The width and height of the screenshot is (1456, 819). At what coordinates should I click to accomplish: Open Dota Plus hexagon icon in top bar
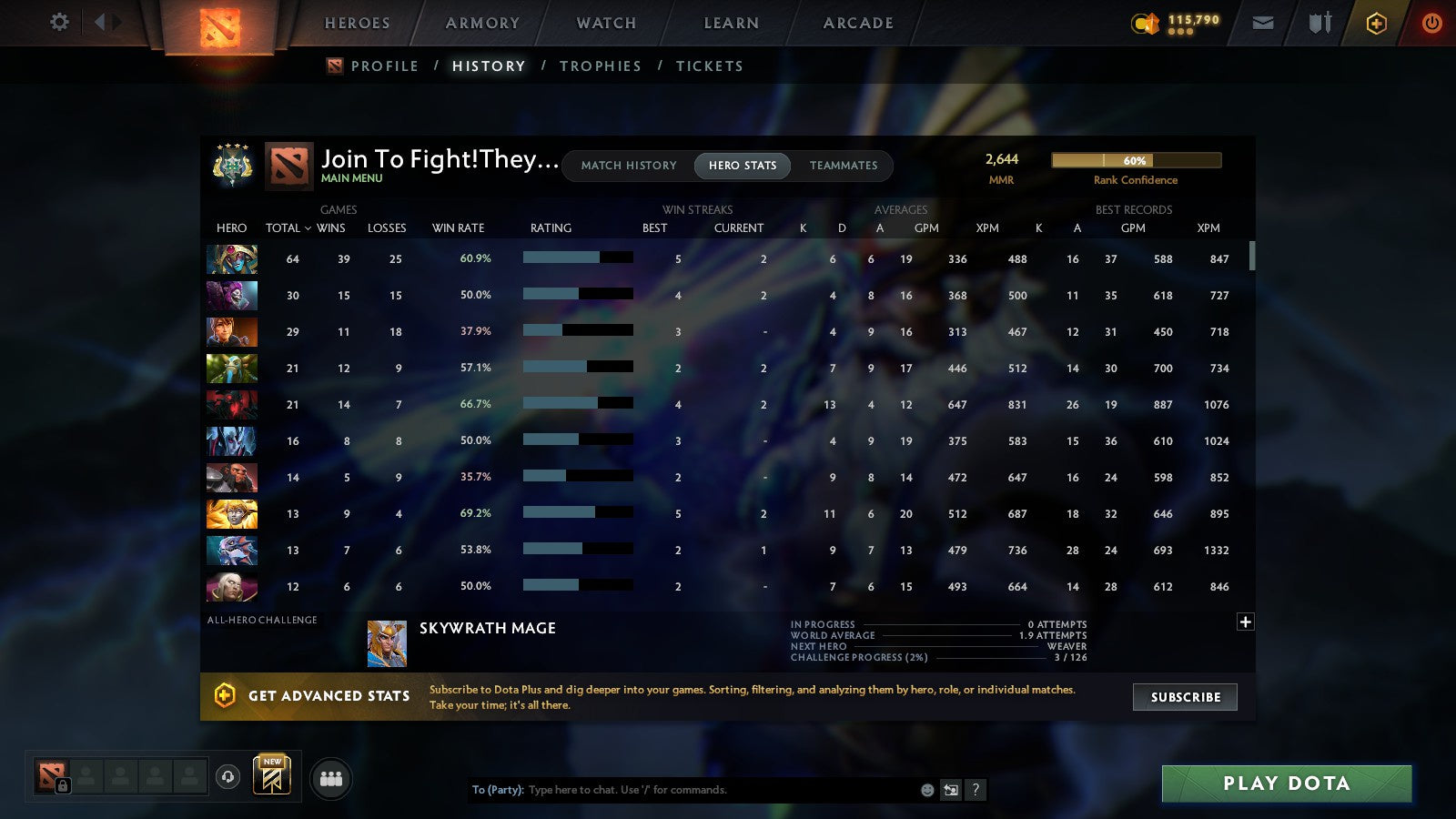(1376, 23)
